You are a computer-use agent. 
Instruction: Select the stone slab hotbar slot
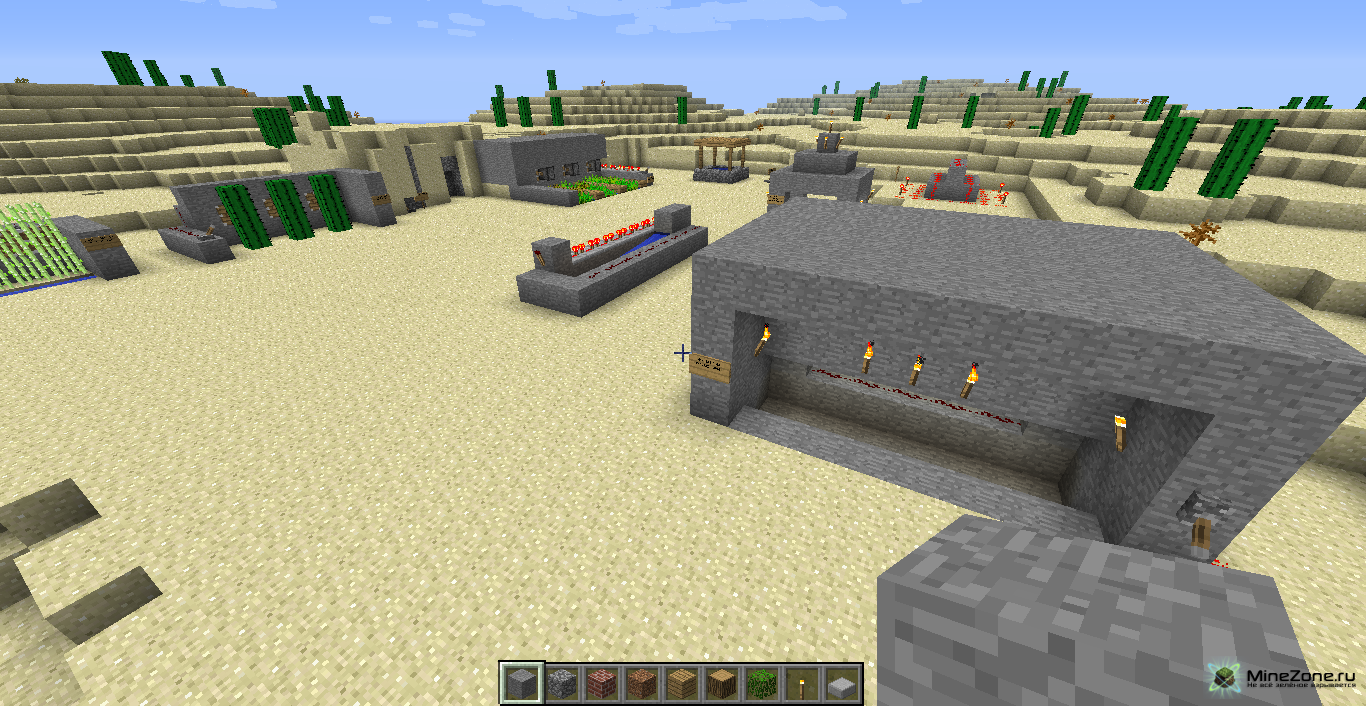tap(840, 684)
